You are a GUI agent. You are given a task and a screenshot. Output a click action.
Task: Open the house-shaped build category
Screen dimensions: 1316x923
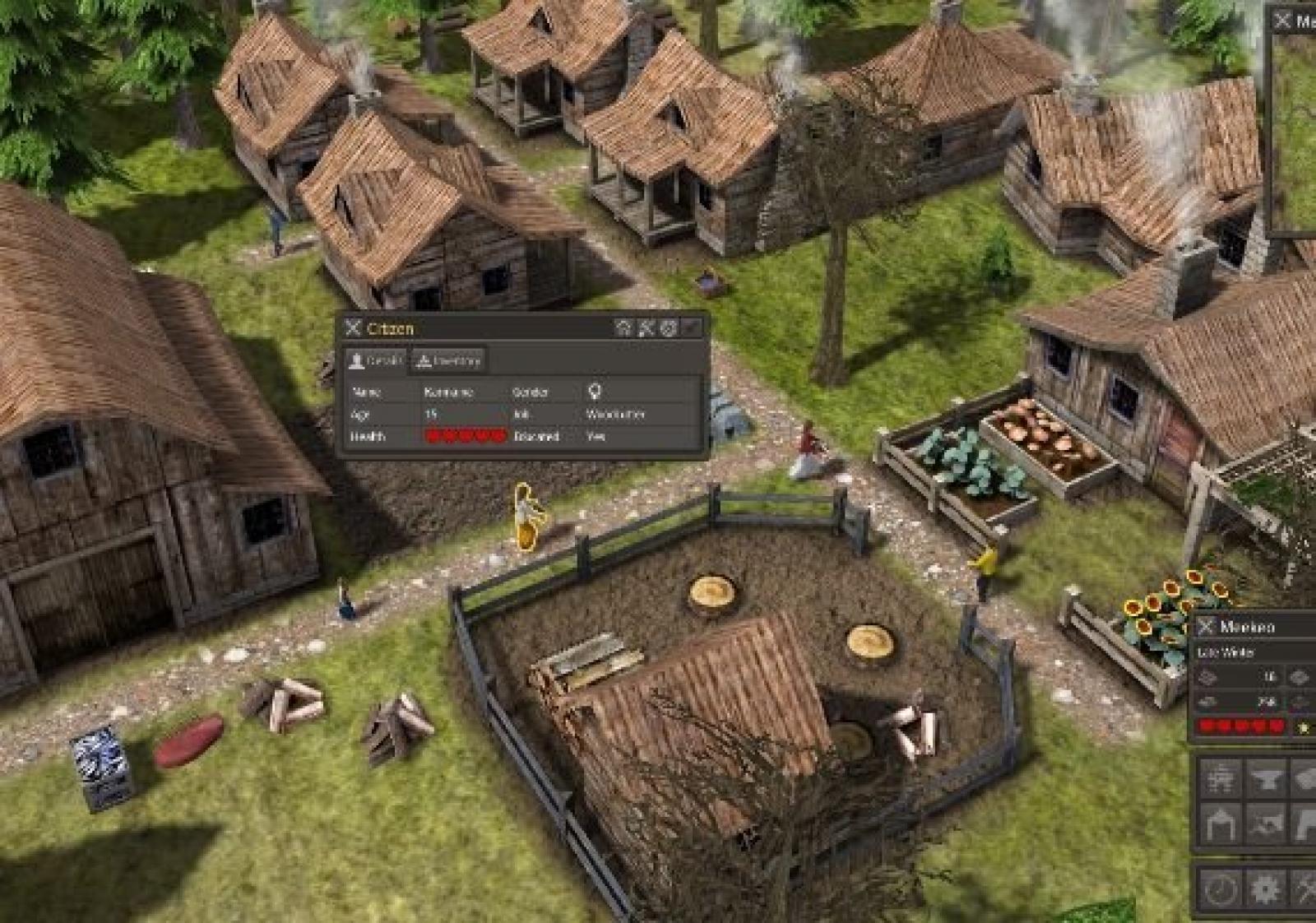1220,823
